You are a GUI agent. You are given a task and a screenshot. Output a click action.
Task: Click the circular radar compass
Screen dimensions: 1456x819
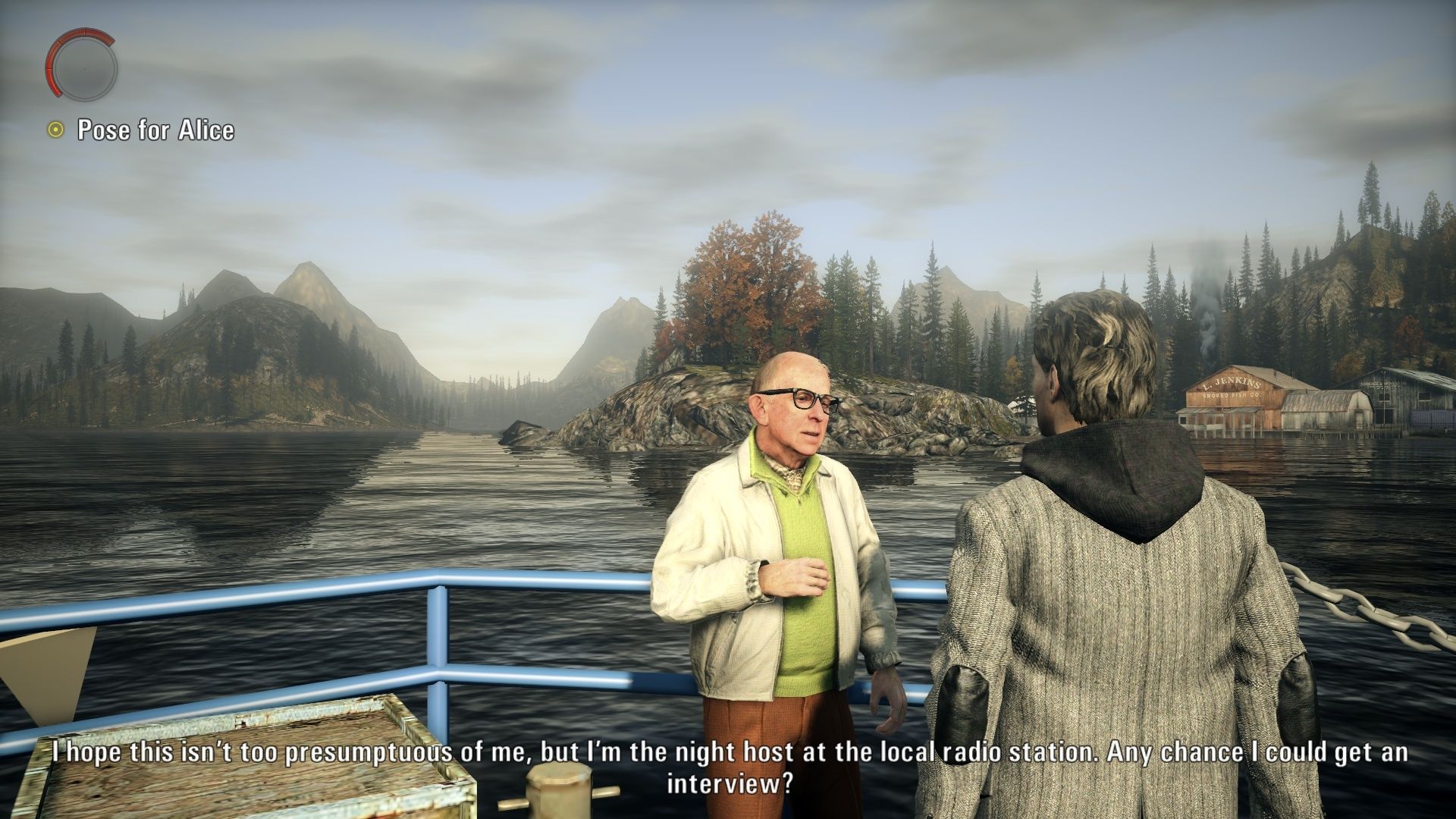(82, 67)
